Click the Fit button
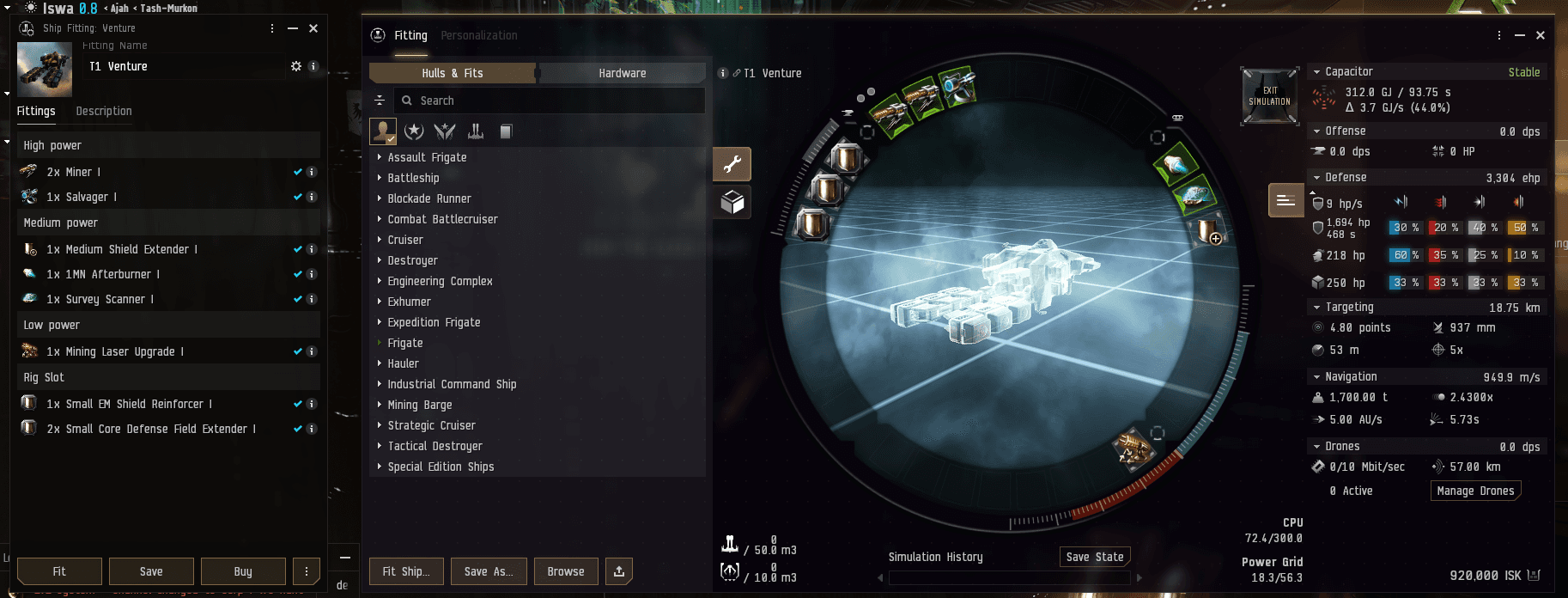The width and height of the screenshot is (1568, 598). pyautogui.click(x=59, y=571)
